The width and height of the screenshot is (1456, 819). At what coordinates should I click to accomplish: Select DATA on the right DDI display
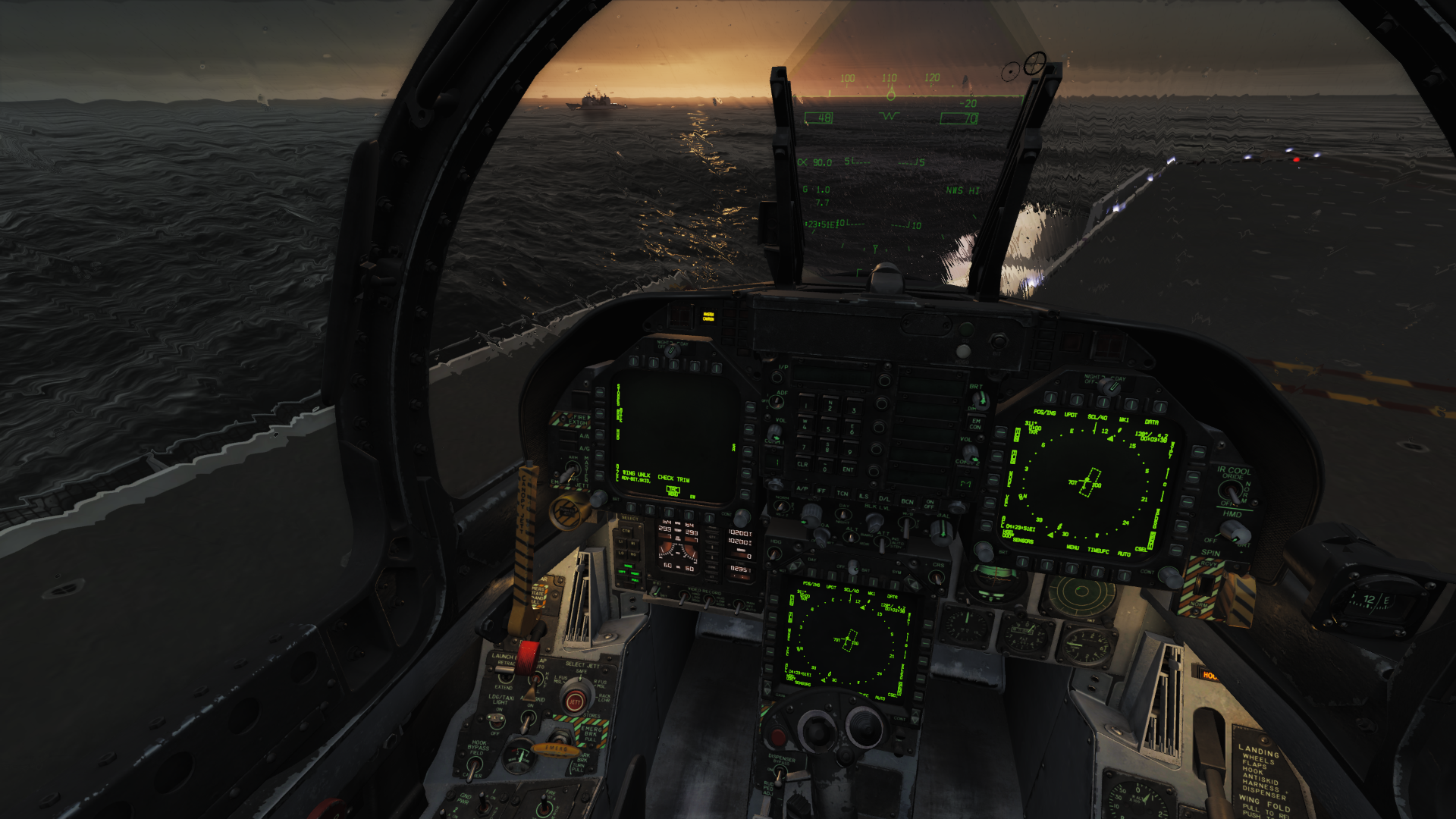[1159, 406]
